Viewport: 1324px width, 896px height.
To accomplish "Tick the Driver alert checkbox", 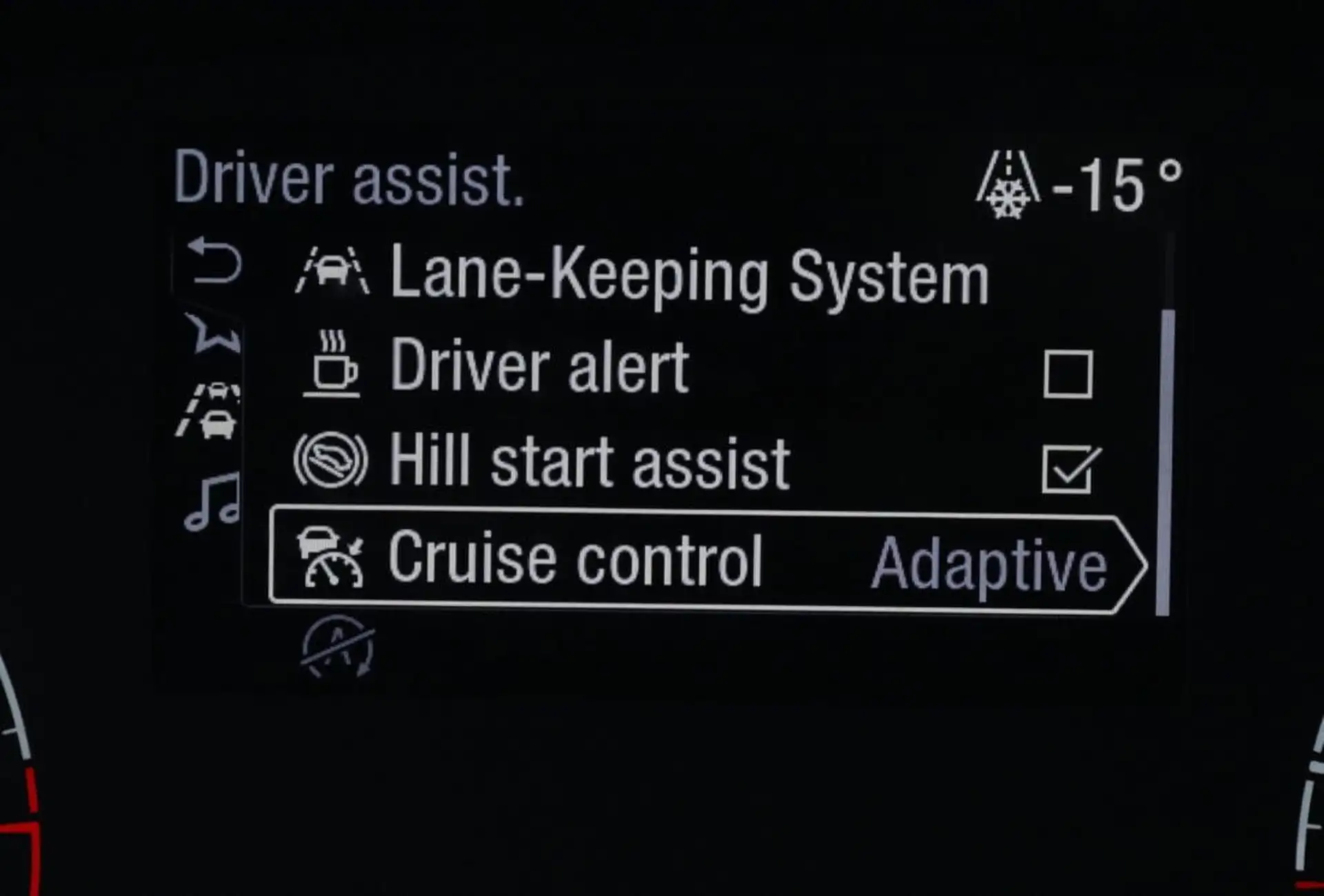I will tap(1067, 374).
